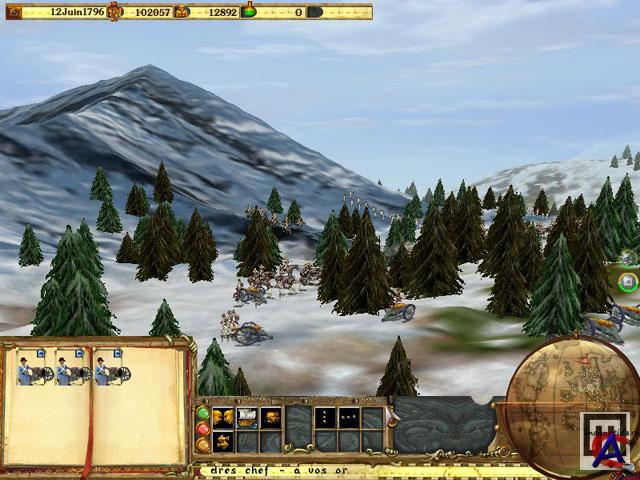Select the sailing ship command icon

click(x=247, y=417)
